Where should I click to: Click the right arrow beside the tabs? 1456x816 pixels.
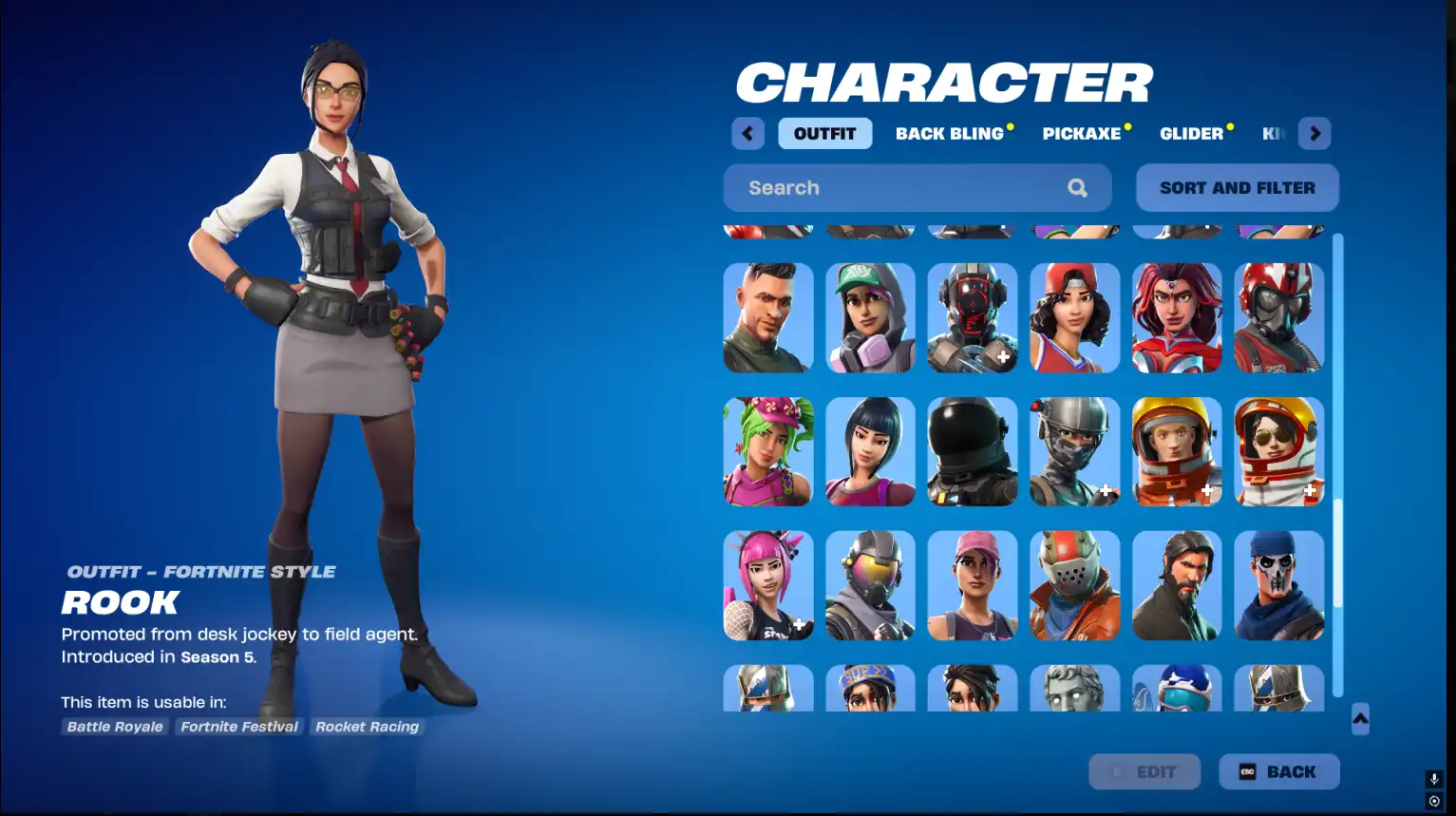(1314, 134)
